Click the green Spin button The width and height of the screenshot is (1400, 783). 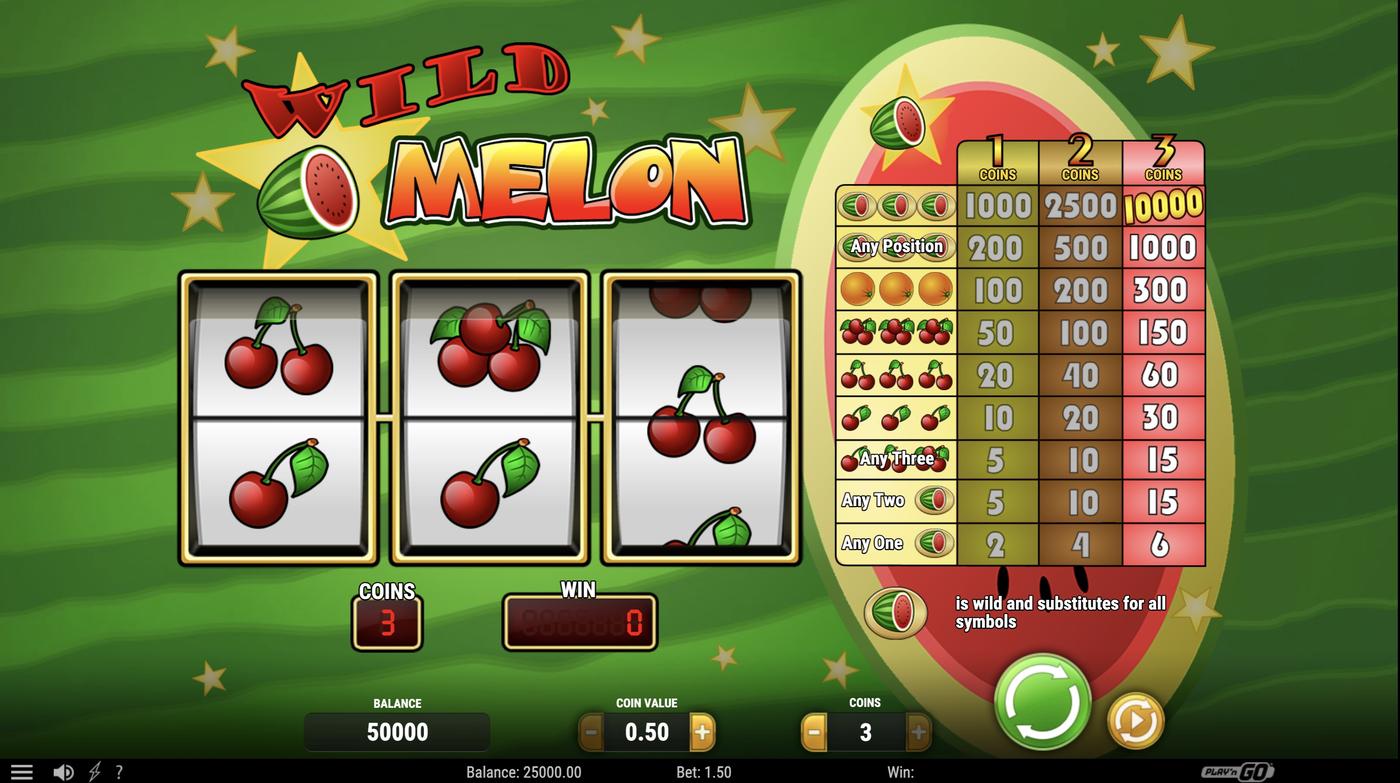[1040, 703]
